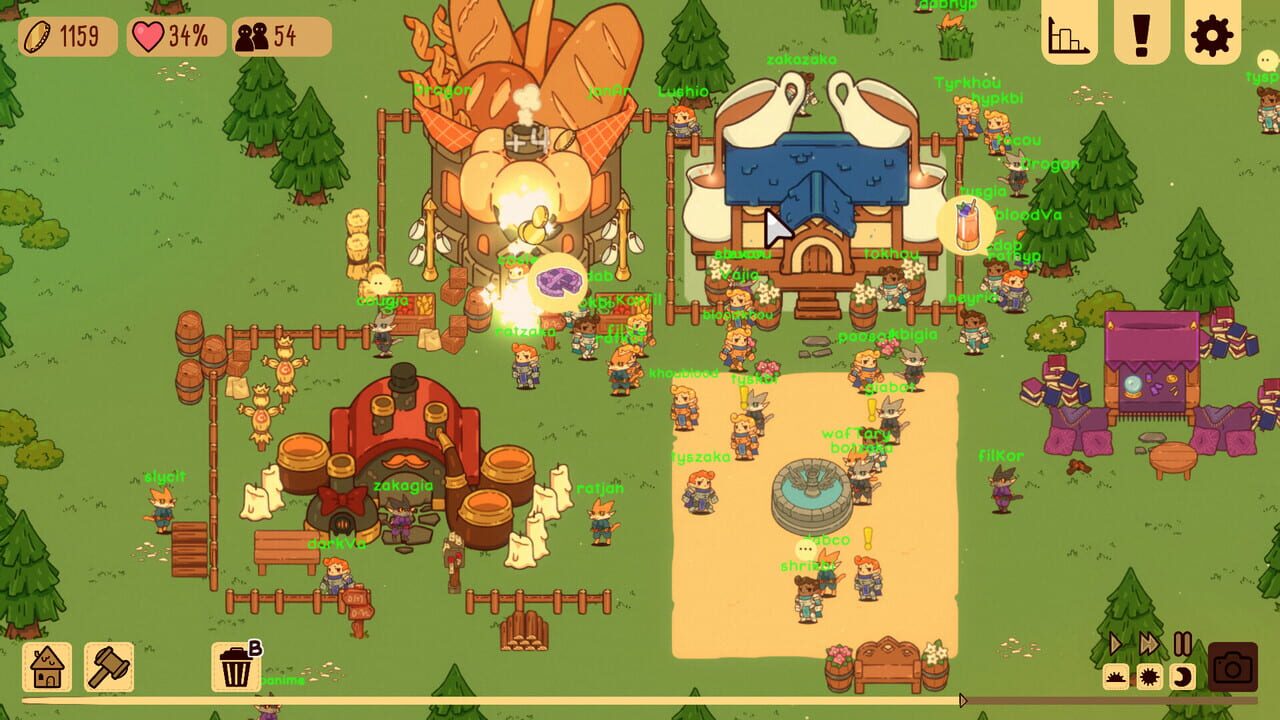This screenshot has height=720, width=1280.
Task: Open the camera photo mode
Action: coord(1233,667)
